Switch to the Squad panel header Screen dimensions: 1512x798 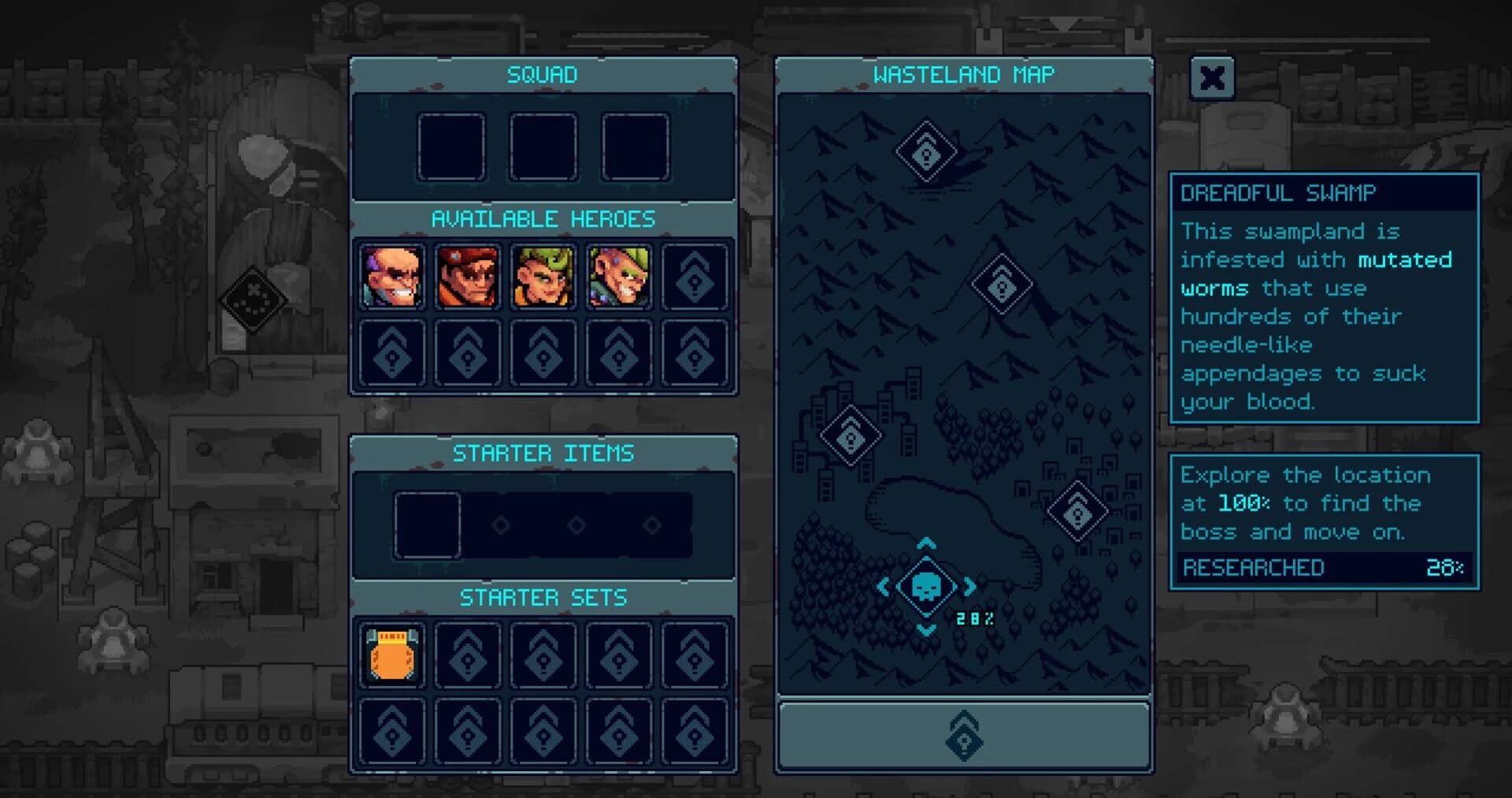[x=543, y=75]
